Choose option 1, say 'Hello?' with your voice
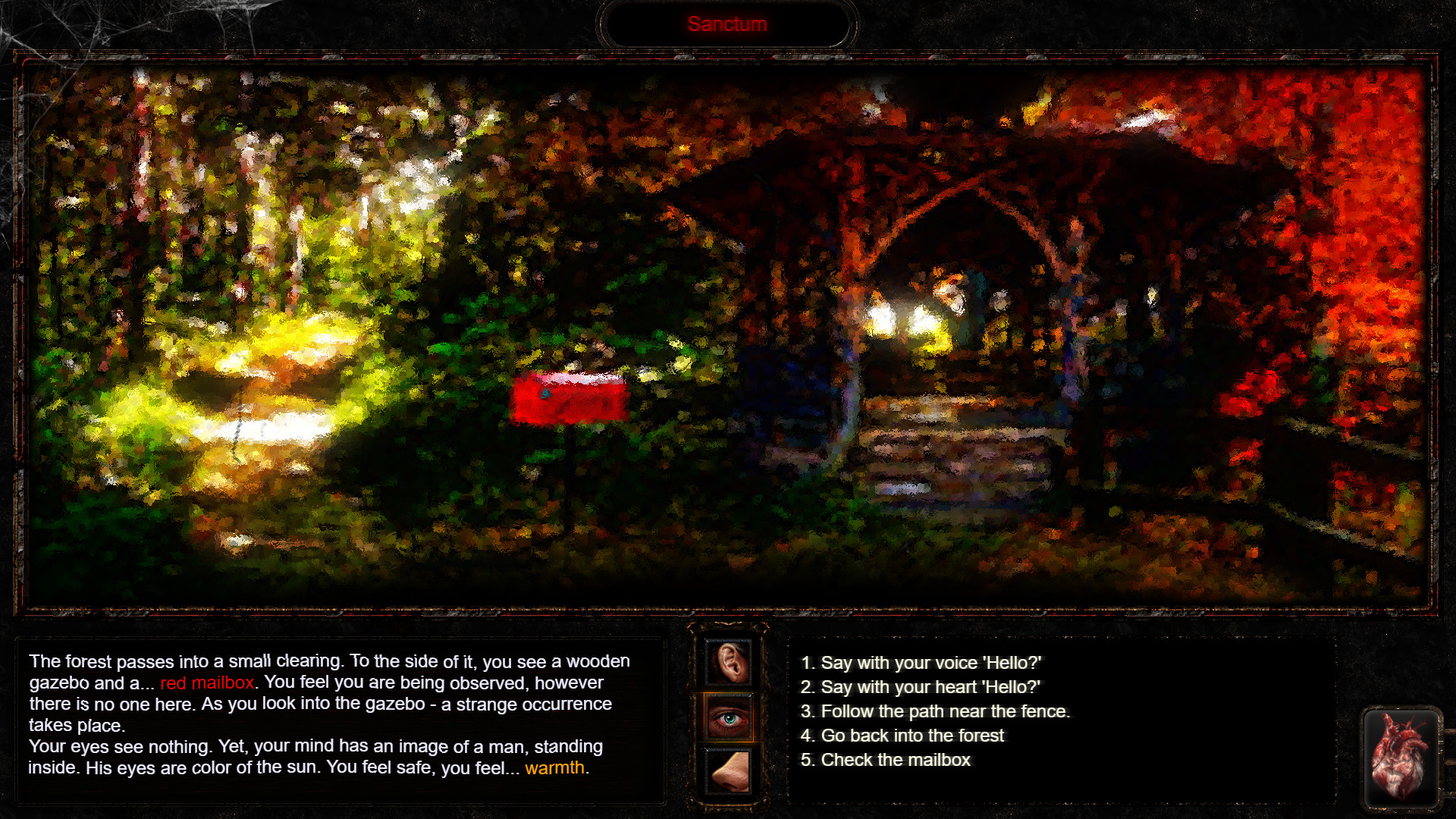Screen dimensions: 1456x819 click(x=921, y=662)
